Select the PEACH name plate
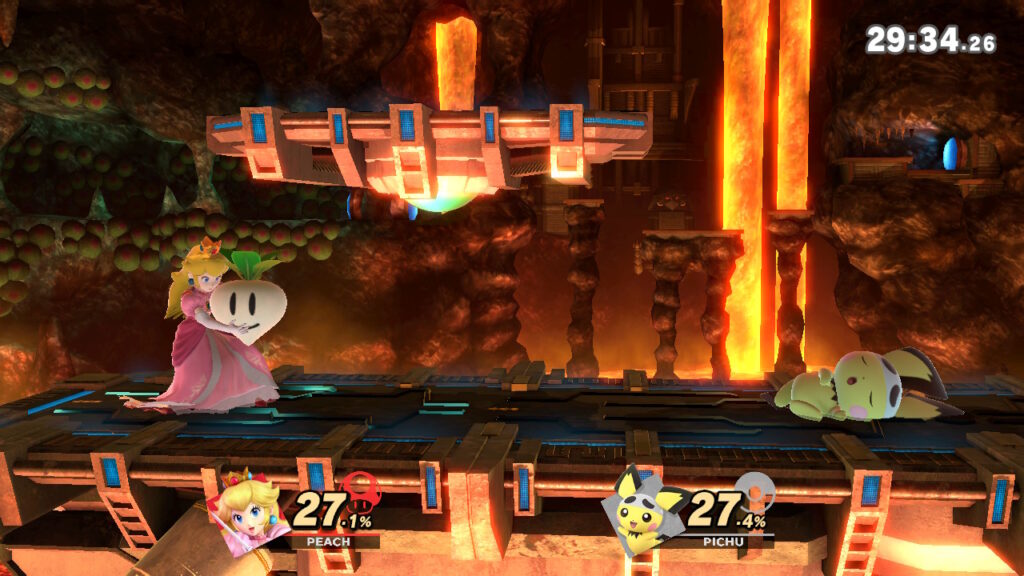Image resolution: width=1024 pixels, height=576 pixels. [x=310, y=541]
